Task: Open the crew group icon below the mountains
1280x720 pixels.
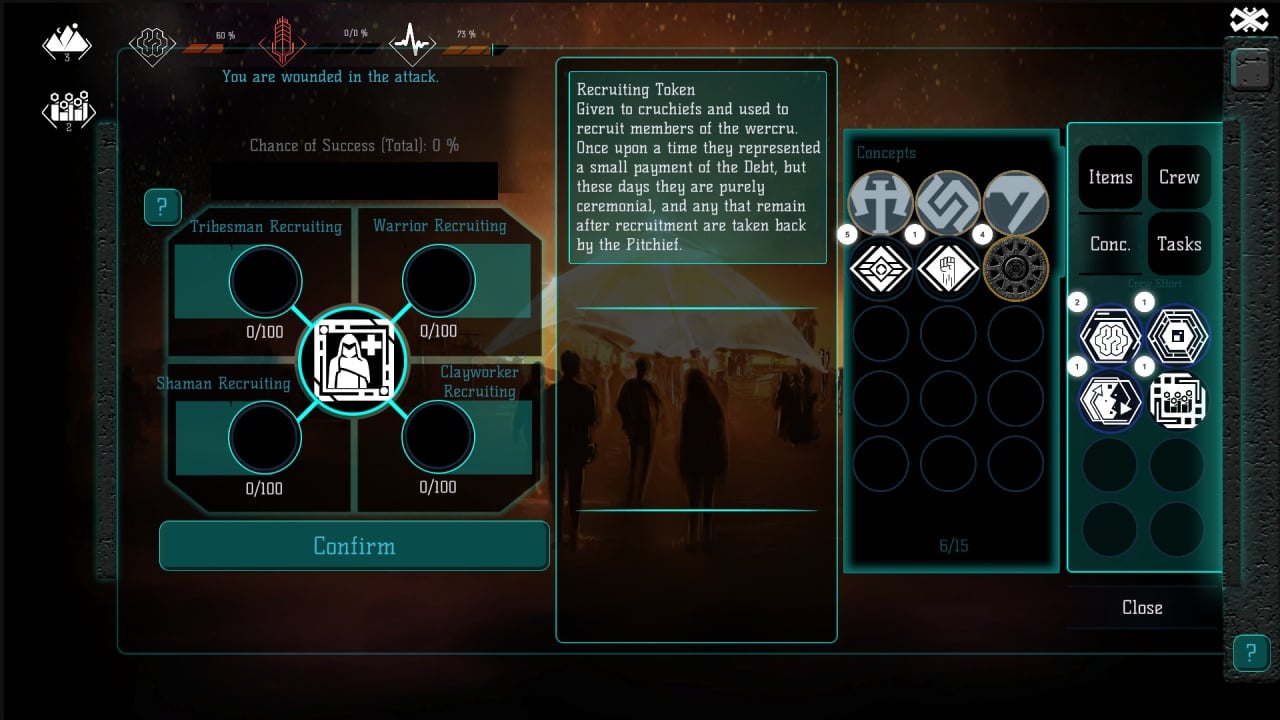Action: (x=67, y=109)
